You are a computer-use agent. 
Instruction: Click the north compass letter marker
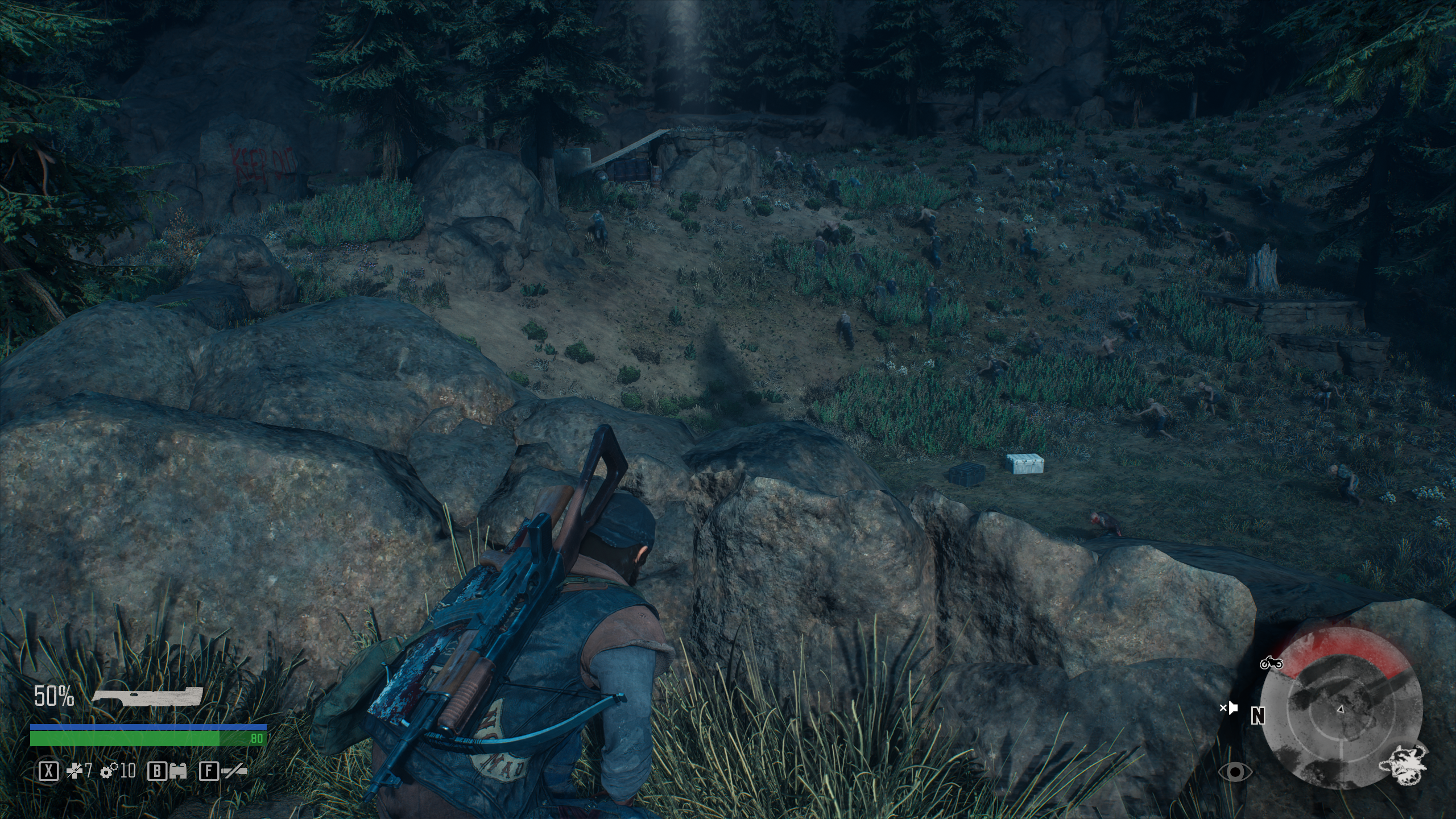click(1258, 717)
